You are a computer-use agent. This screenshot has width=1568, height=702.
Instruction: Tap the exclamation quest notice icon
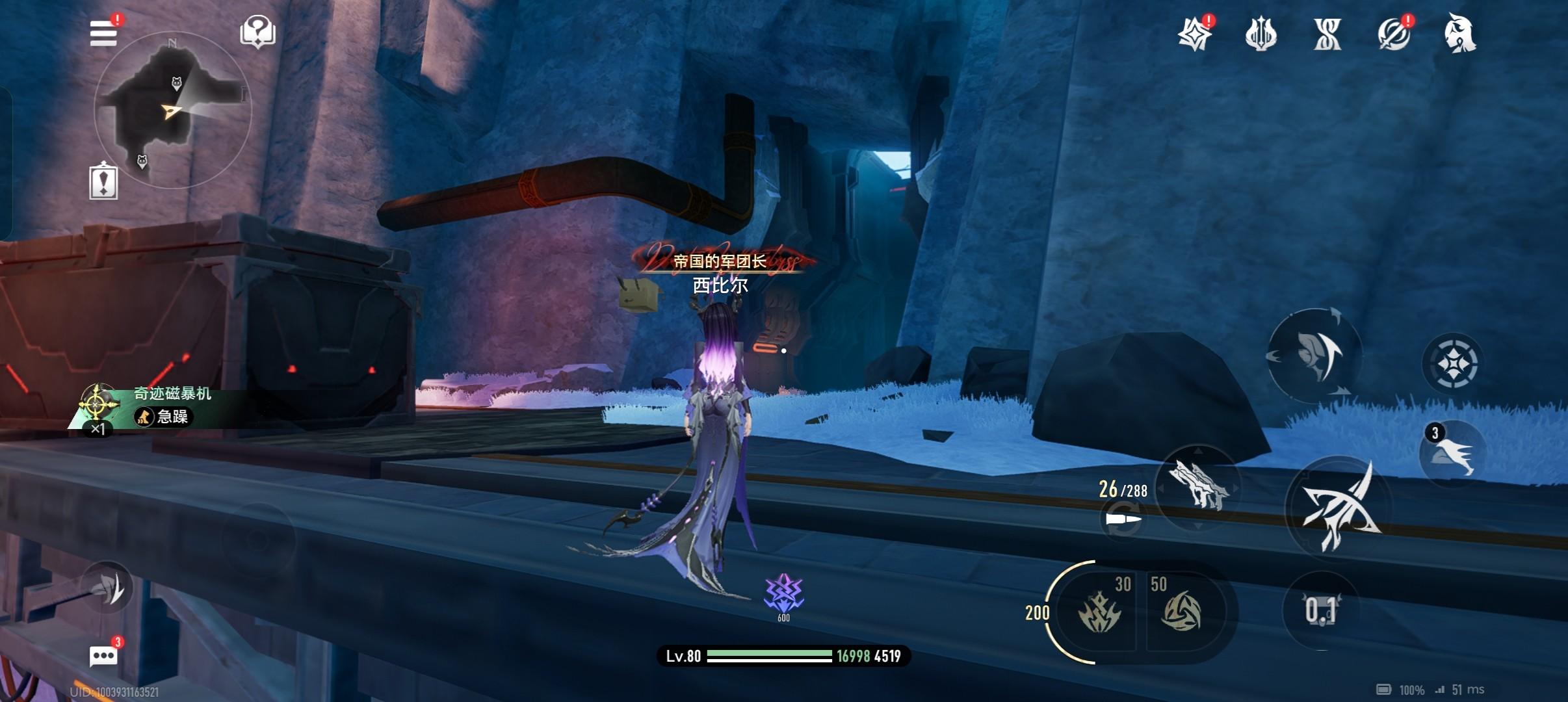103,181
